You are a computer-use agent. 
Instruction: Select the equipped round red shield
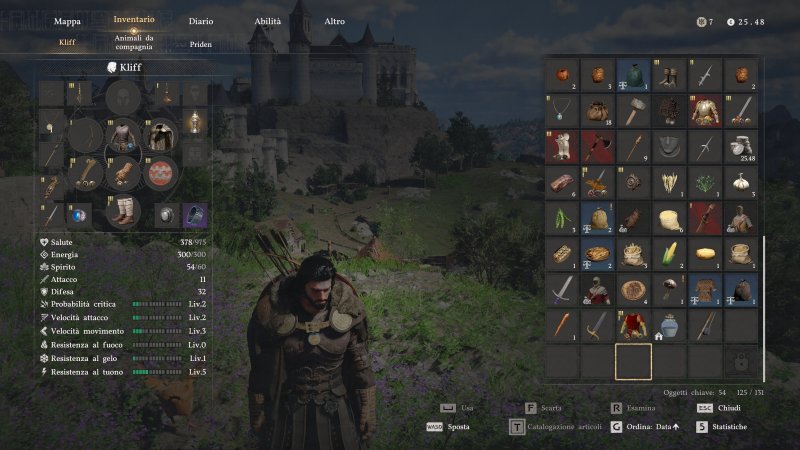159,172
